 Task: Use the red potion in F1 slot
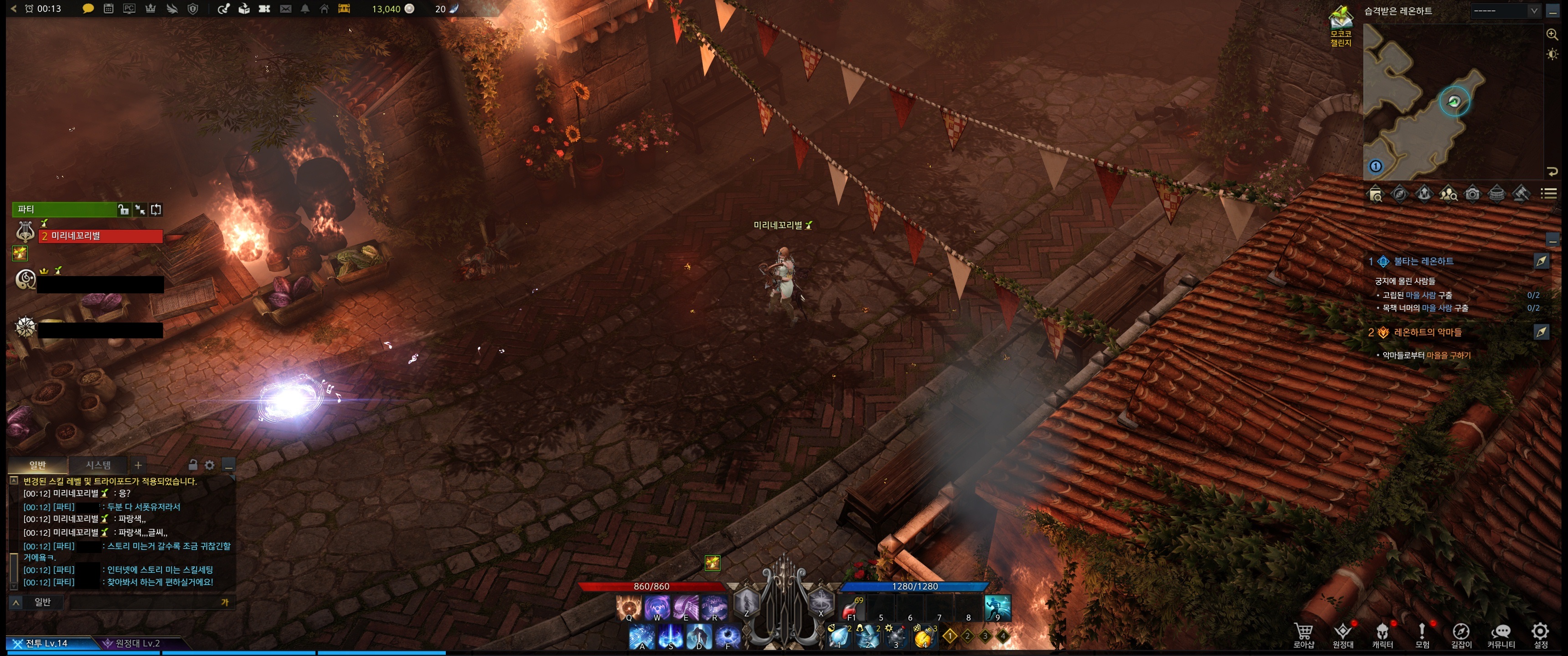851,608
